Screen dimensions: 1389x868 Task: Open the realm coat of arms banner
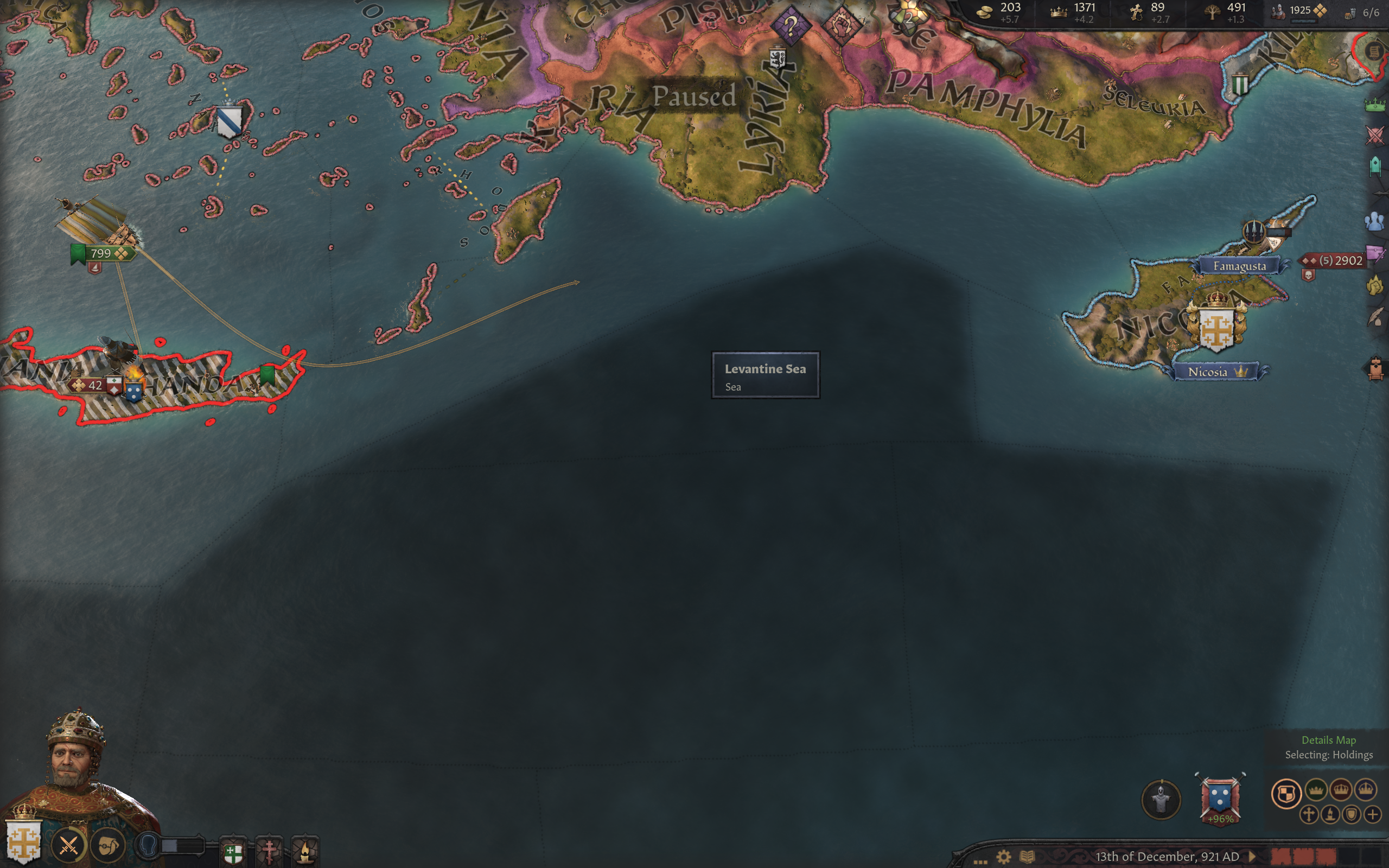23,840
